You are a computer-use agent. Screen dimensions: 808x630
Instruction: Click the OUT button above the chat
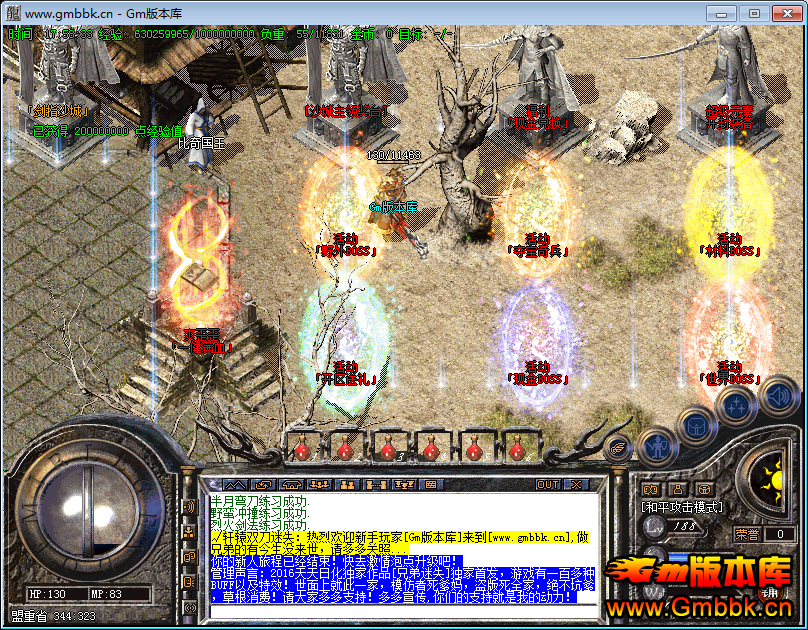click(548, 485)
